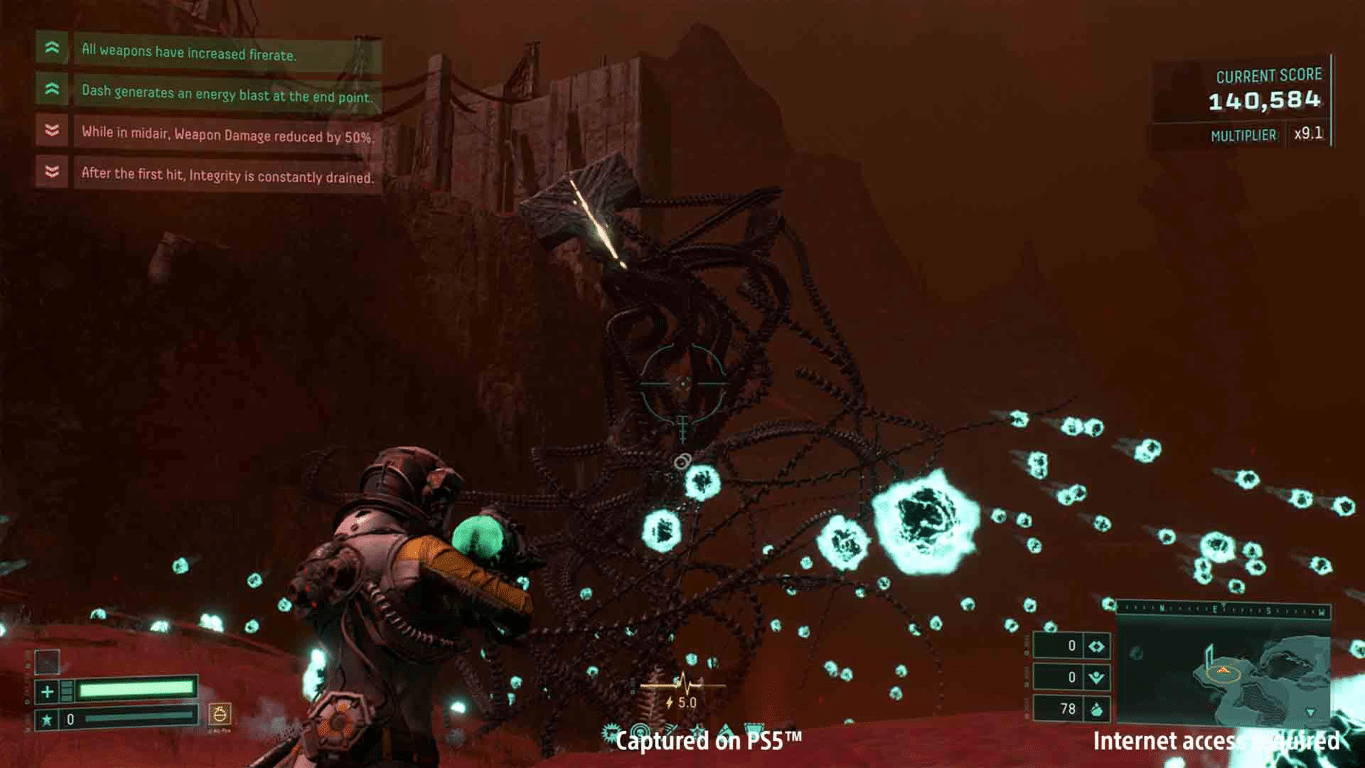The height and width of the screenshot is (768, 1365).
Task: Click the Dash energy blast modifier row
Action: click(x=226, y=96)
